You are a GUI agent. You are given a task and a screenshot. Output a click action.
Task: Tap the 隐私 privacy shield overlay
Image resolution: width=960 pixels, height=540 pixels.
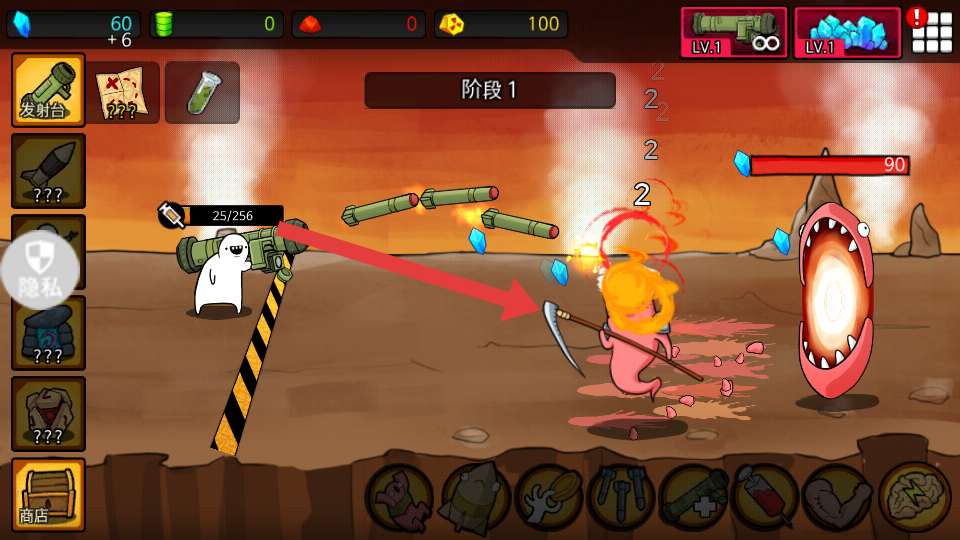point(40,270)
